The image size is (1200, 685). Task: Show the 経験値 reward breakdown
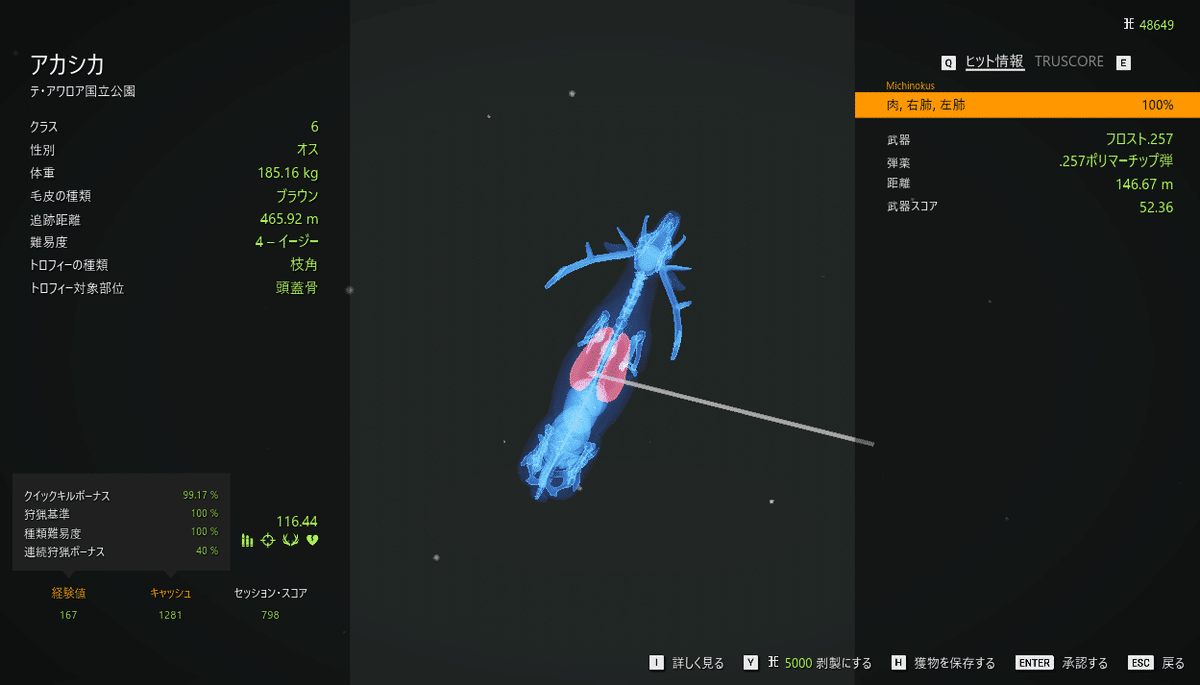(68, 593)
